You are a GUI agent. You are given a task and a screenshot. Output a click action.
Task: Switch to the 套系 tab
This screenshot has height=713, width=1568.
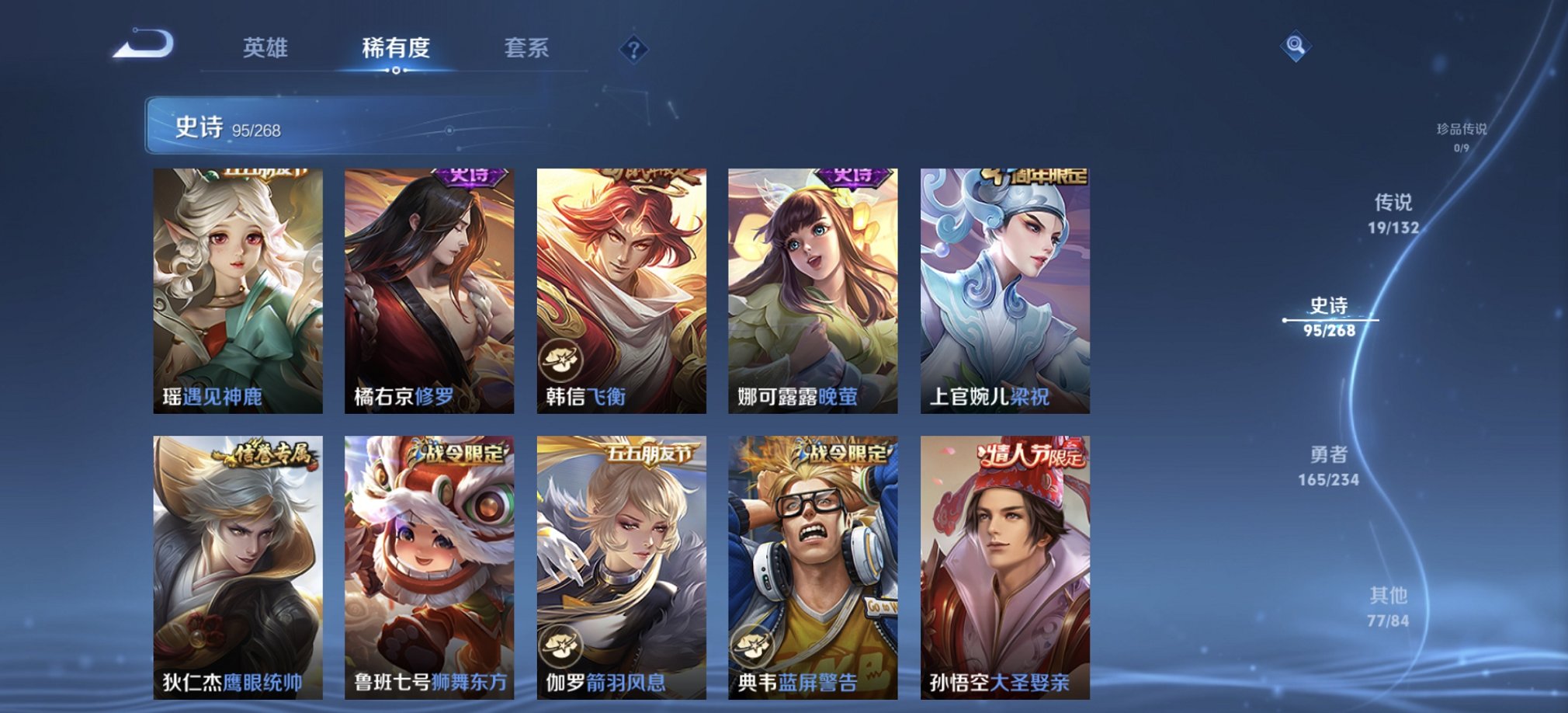pos(525,49)
